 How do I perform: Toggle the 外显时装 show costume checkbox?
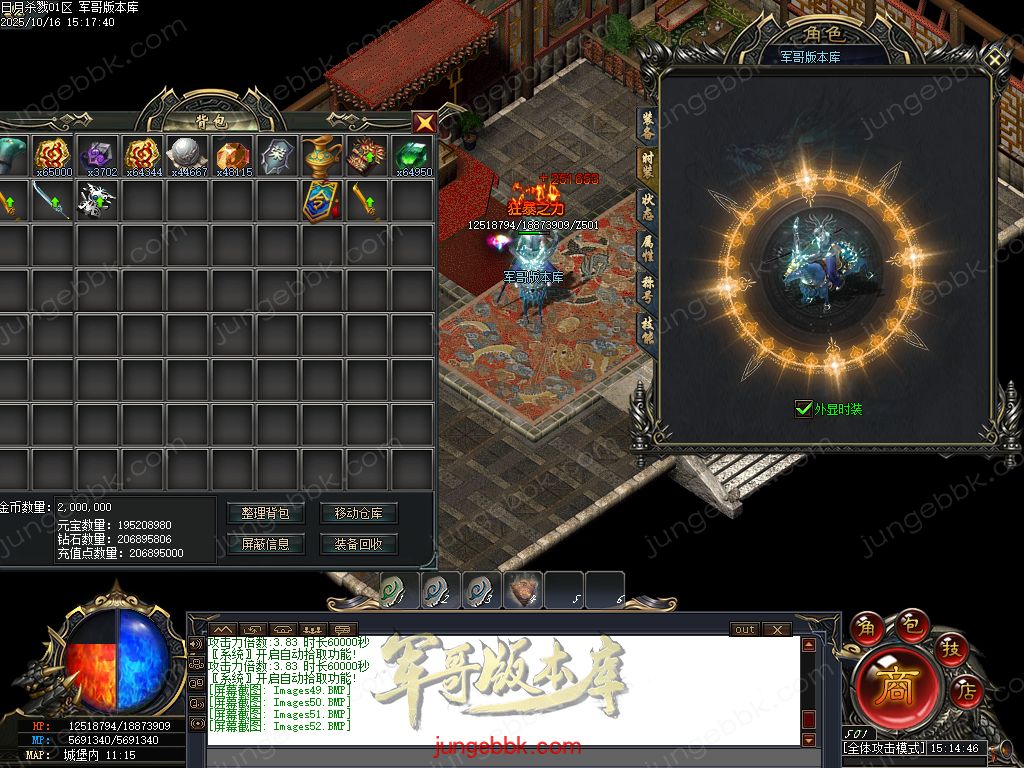pyautogui.click(x=803, y=408)
